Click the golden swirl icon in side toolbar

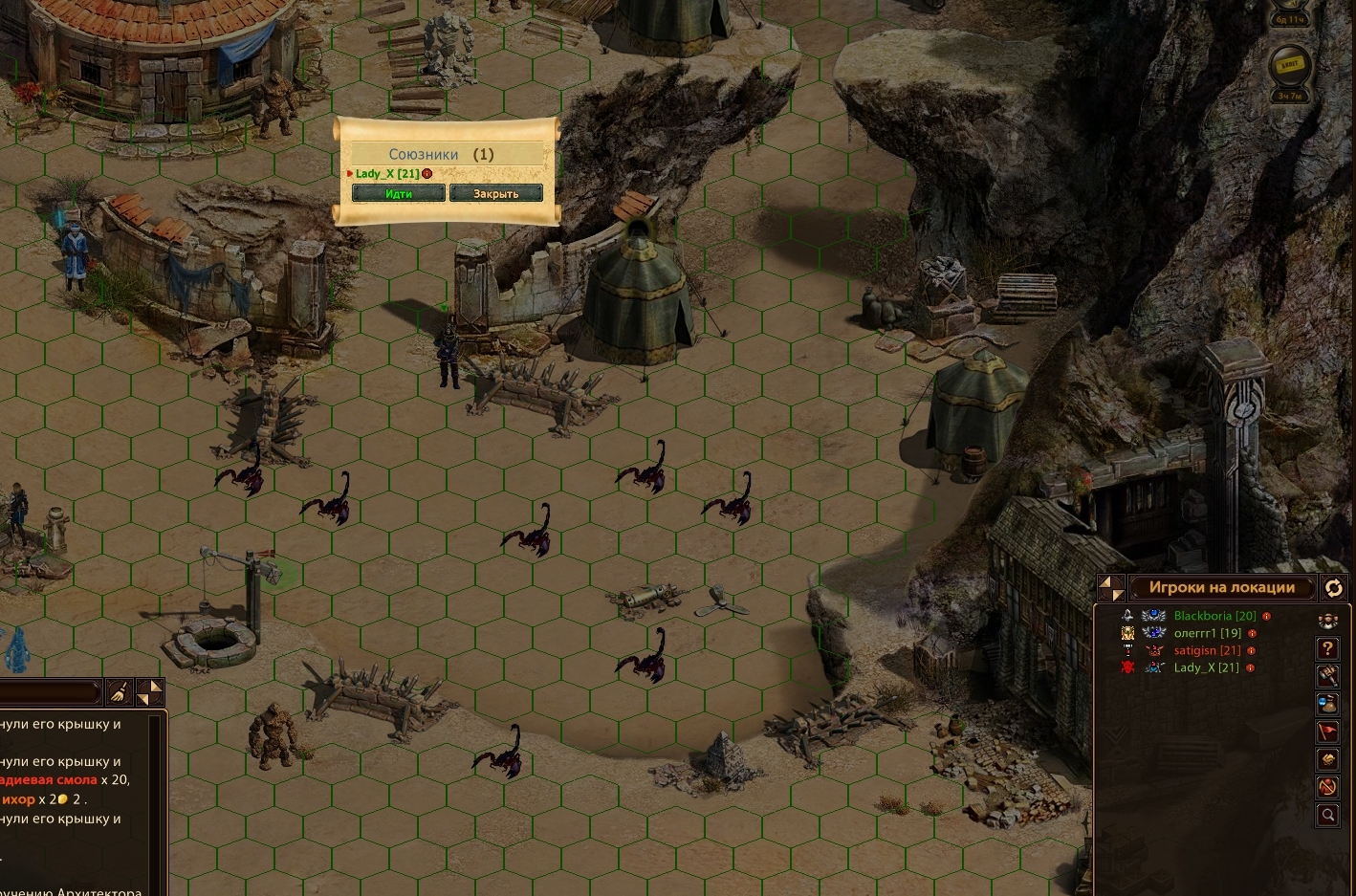pyautogui.click(x=1328, y=759)
